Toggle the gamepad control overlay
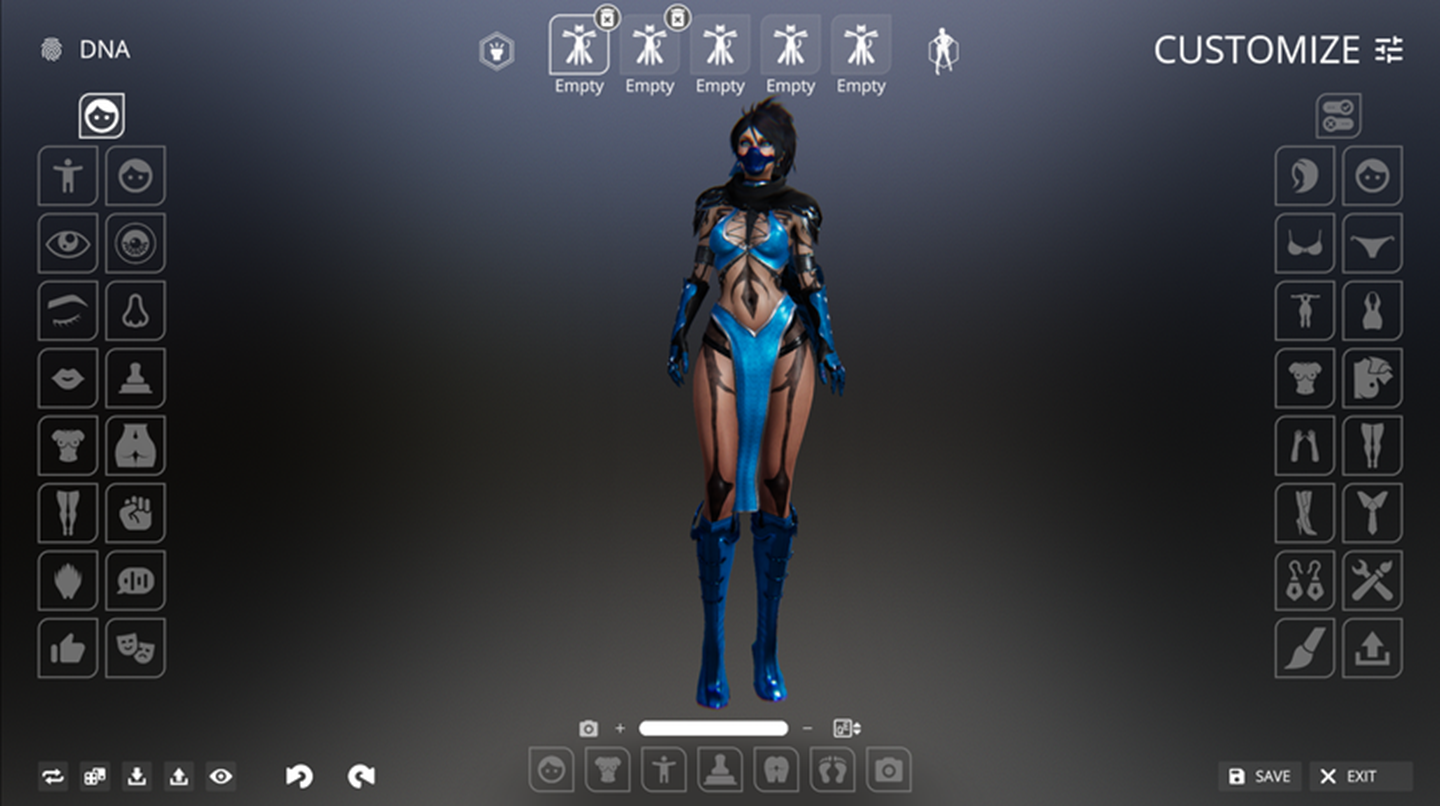Screen dimensions: 1440x806 [1338, 116]
